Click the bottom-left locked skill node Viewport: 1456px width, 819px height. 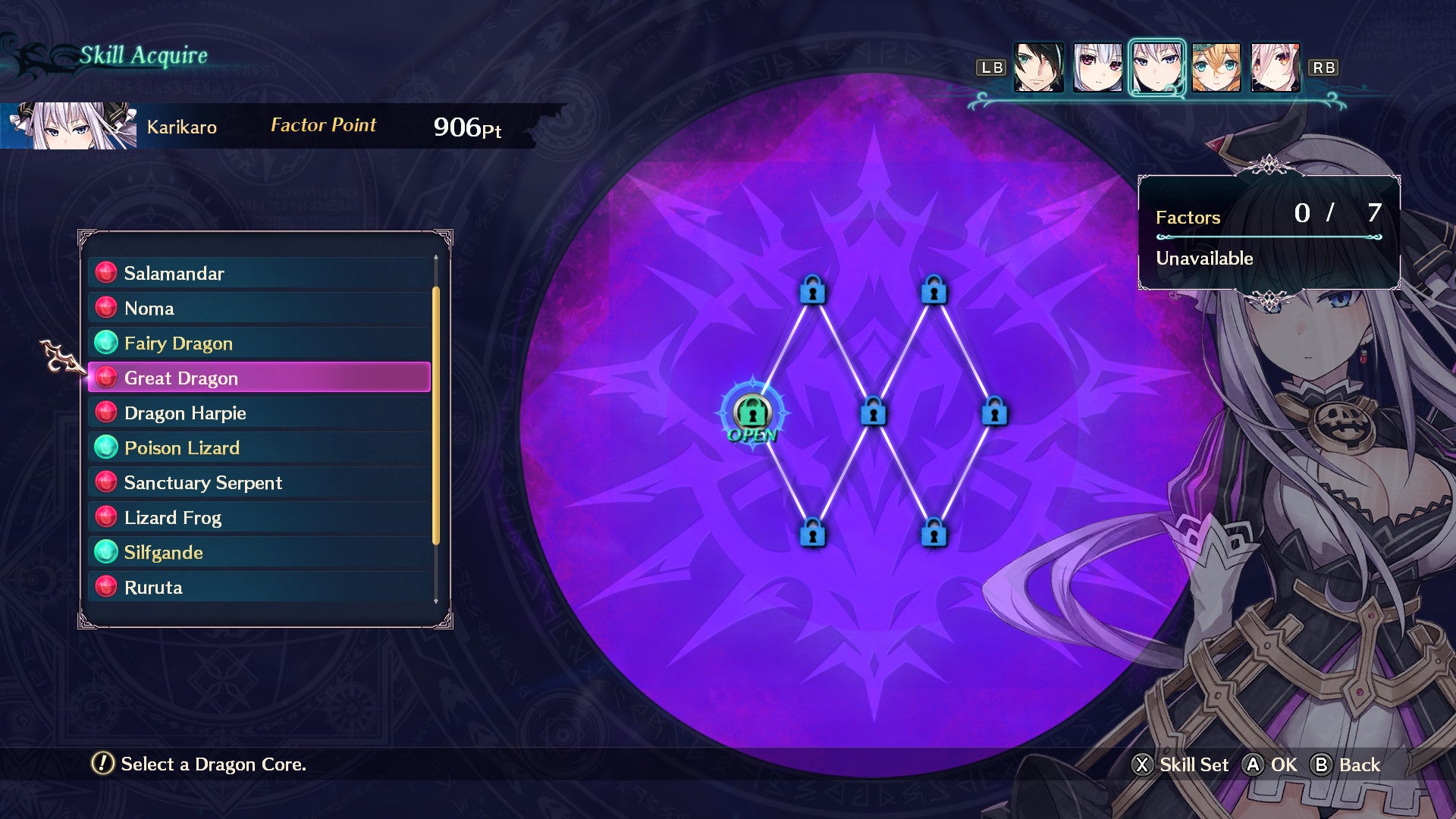813,533
